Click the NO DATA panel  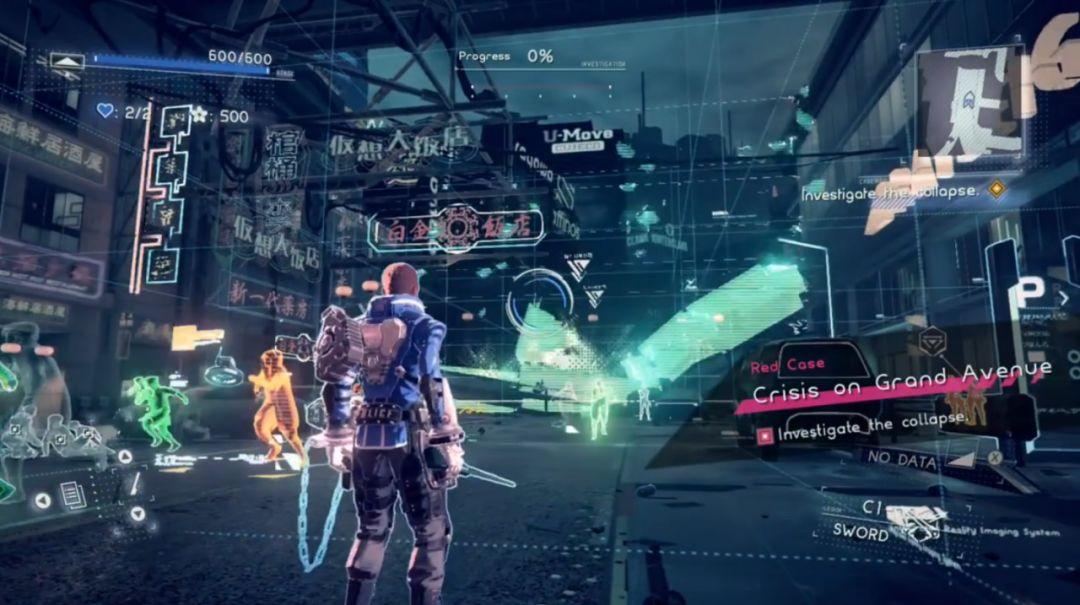click(x=903, y=461)
